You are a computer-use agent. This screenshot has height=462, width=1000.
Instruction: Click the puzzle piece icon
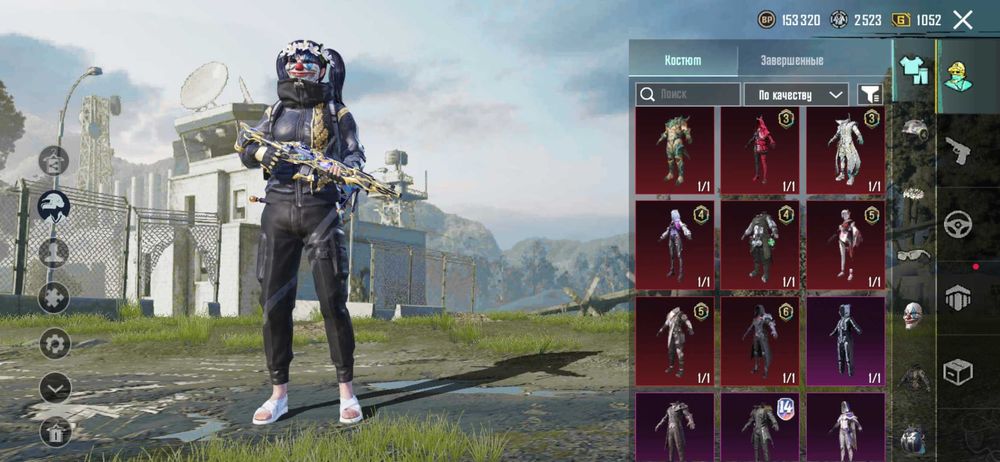54,297
